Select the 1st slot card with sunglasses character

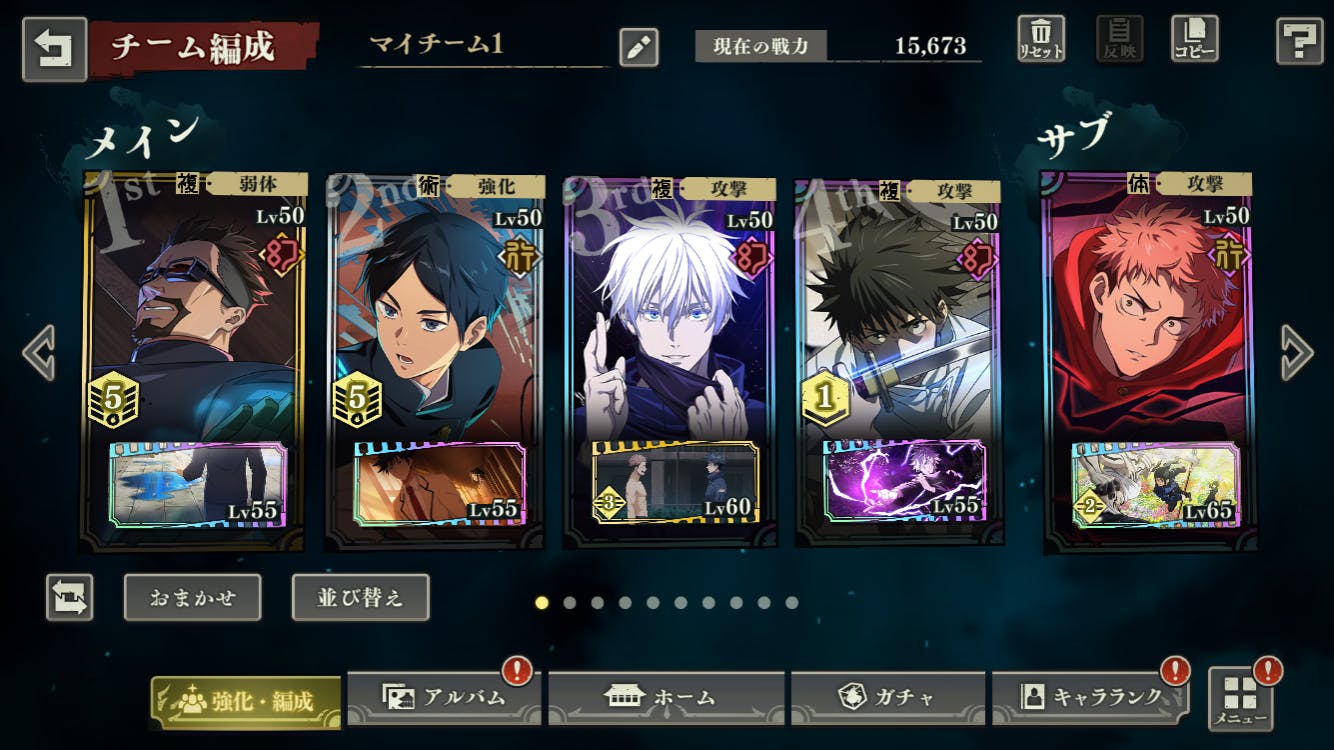click(194, 330)
